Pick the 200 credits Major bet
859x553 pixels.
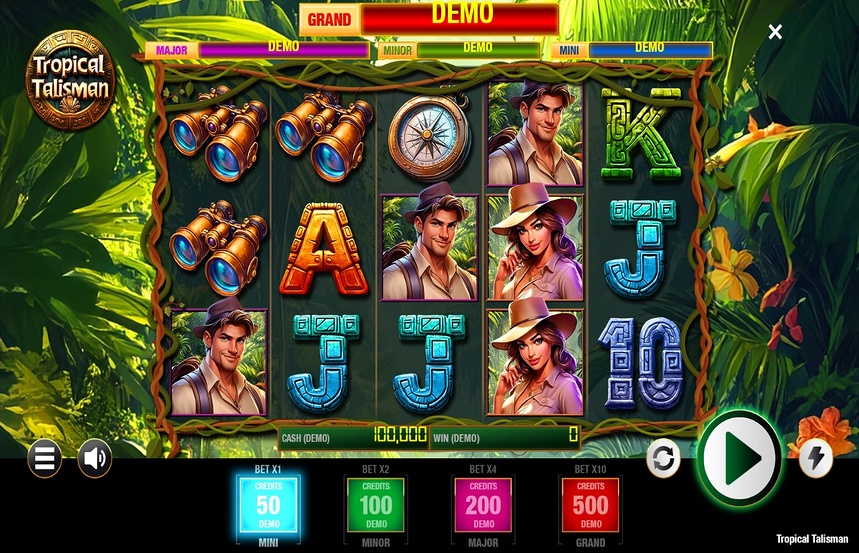point(483,504)
